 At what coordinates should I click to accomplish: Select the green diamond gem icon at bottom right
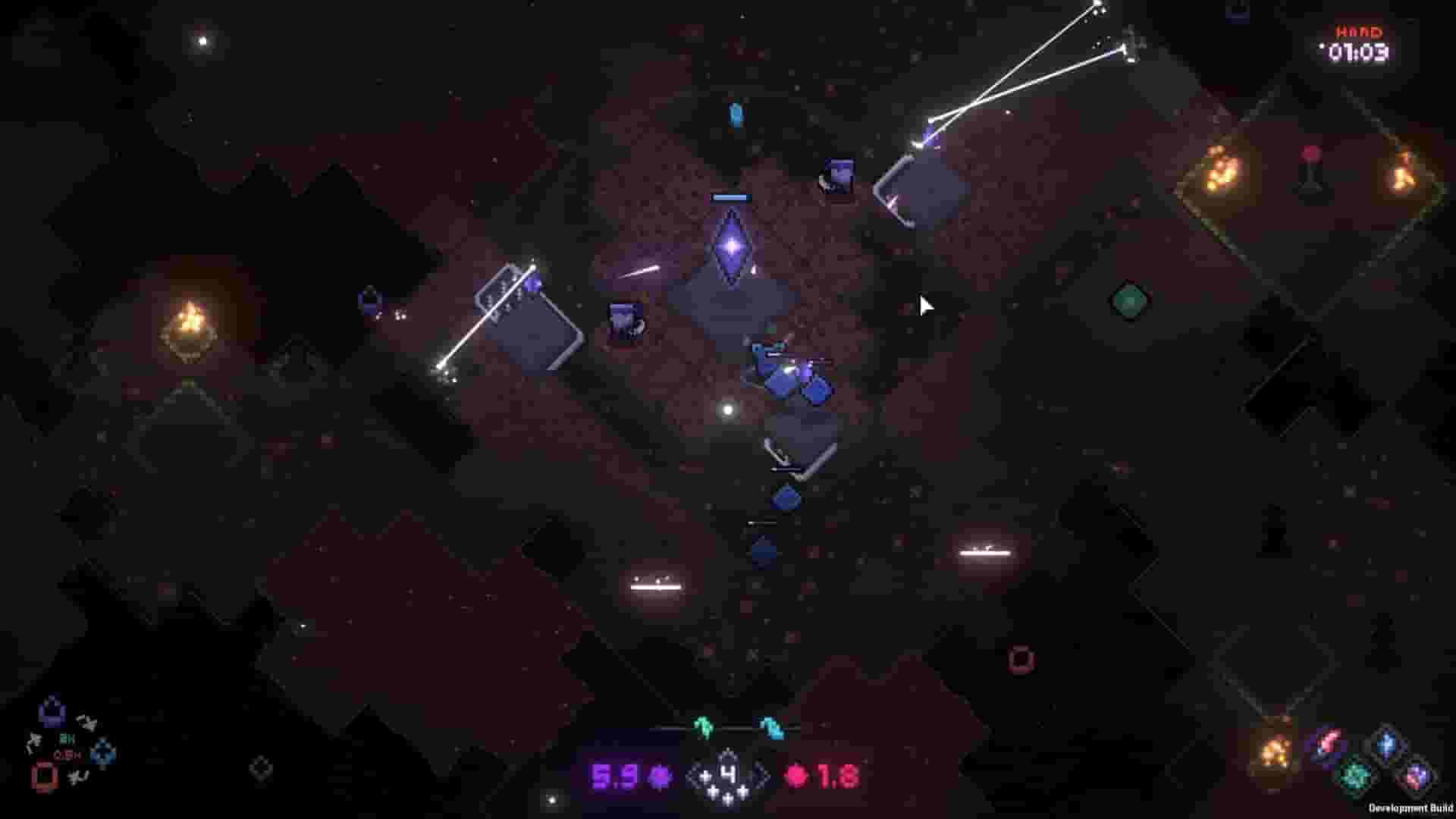(x=1355, y=775)
